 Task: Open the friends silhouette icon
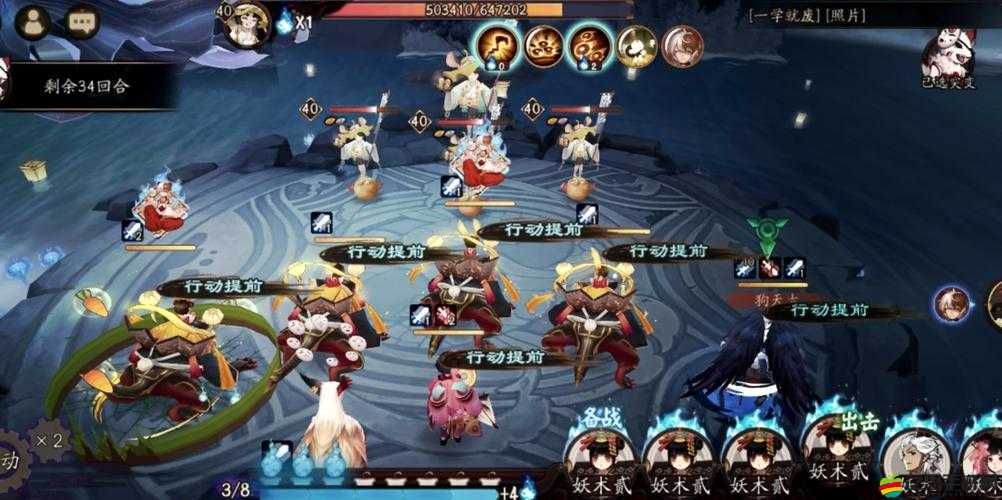32,21
